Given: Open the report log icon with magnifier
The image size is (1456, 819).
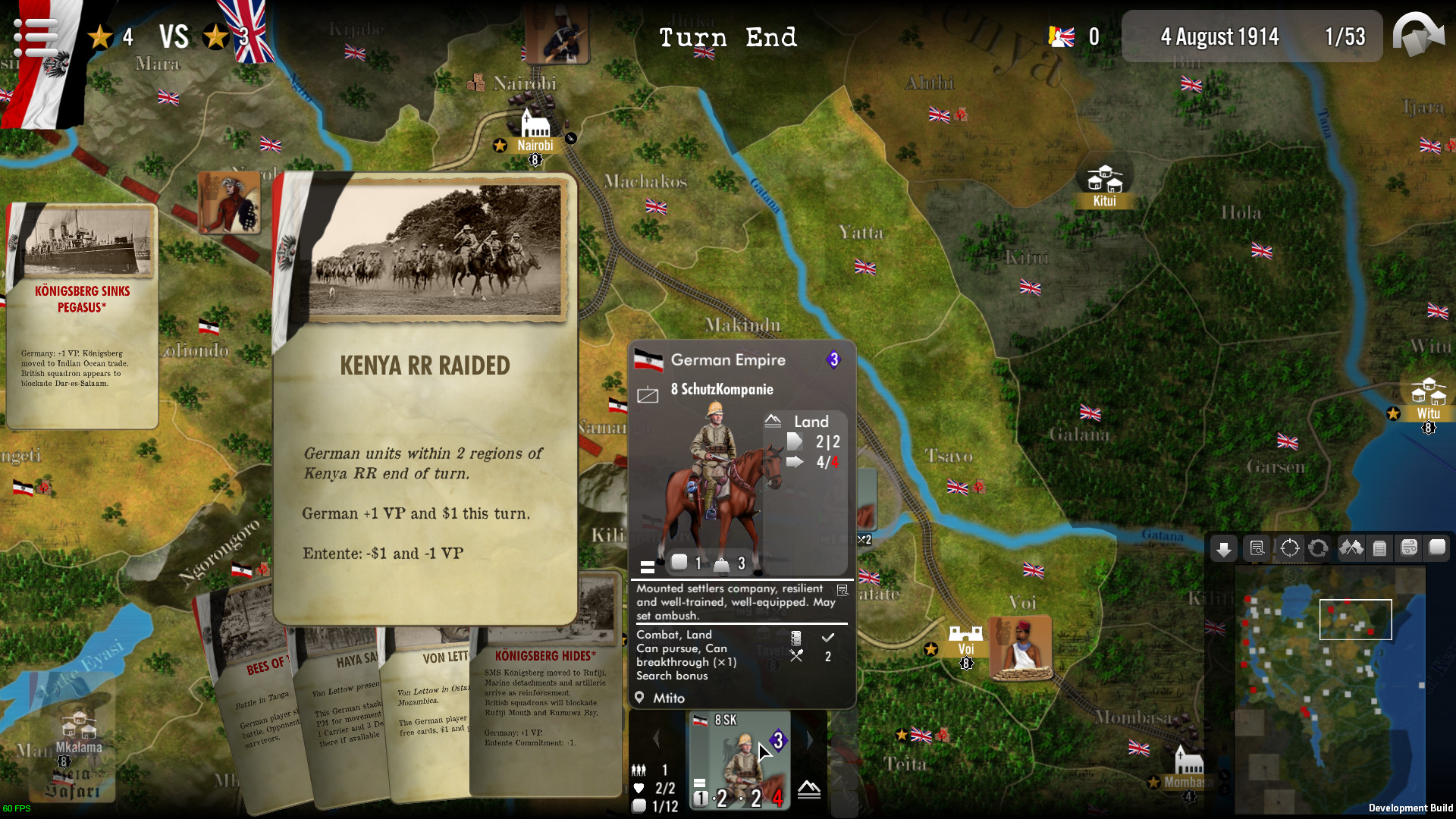Looking at the screenshot, I should click(x=1258, y=548).
